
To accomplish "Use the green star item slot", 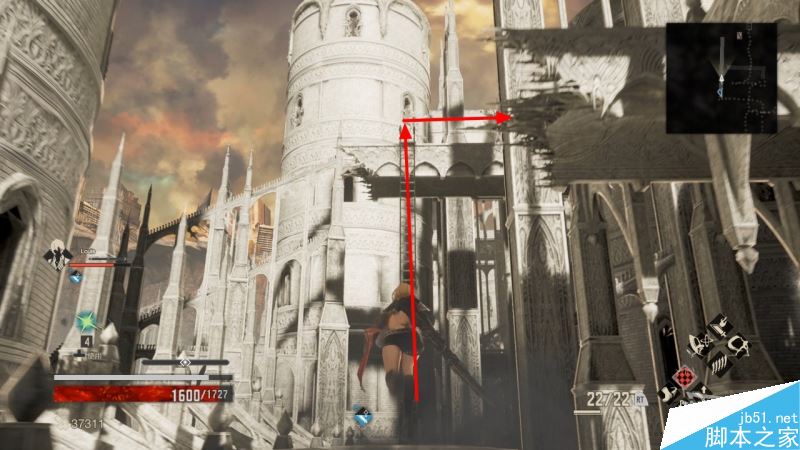I will pyautogui.click(x=87, y=323).
